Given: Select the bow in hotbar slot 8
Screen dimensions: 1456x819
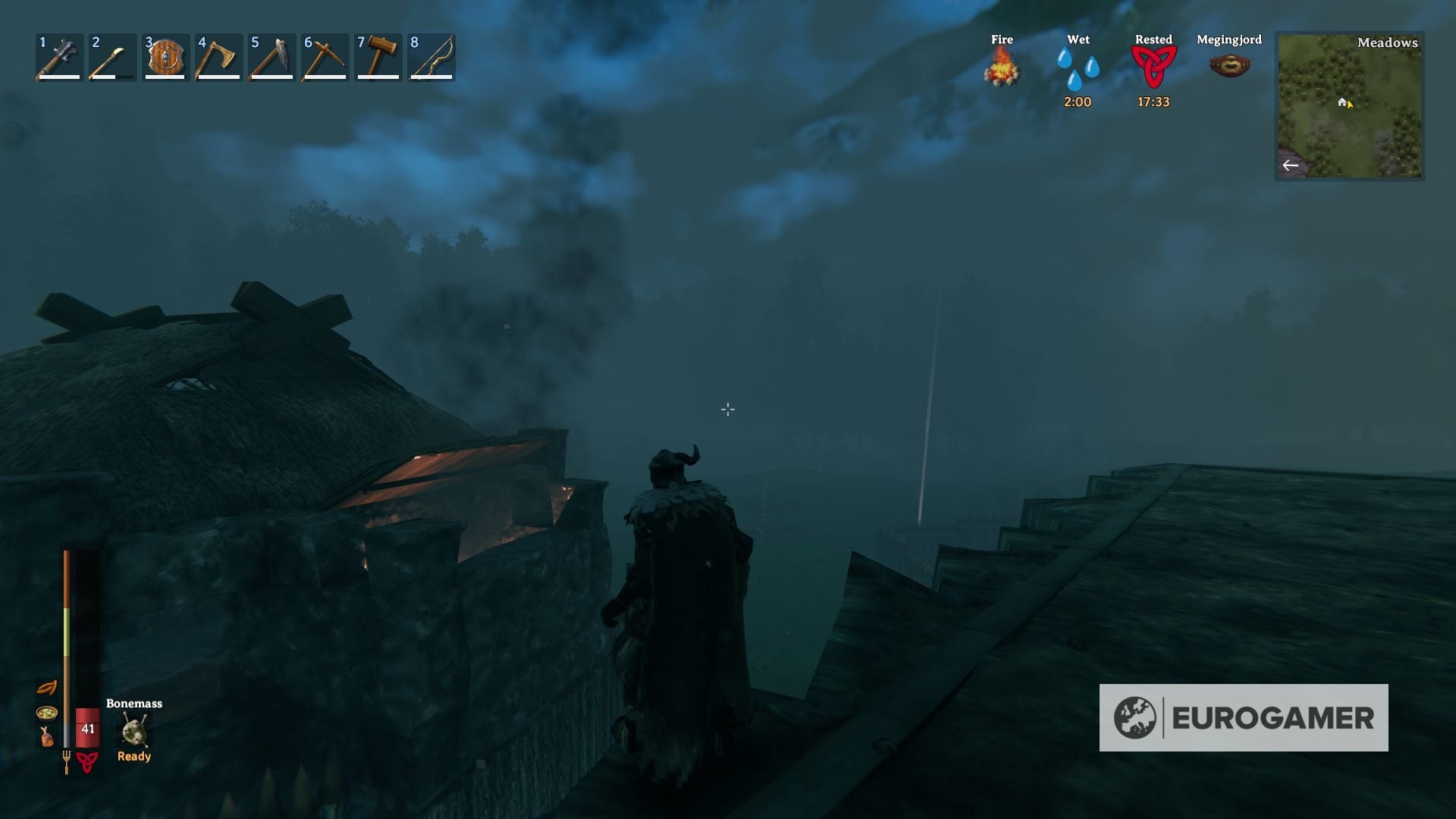Looking at the screenshot, I should pos(430,57).
